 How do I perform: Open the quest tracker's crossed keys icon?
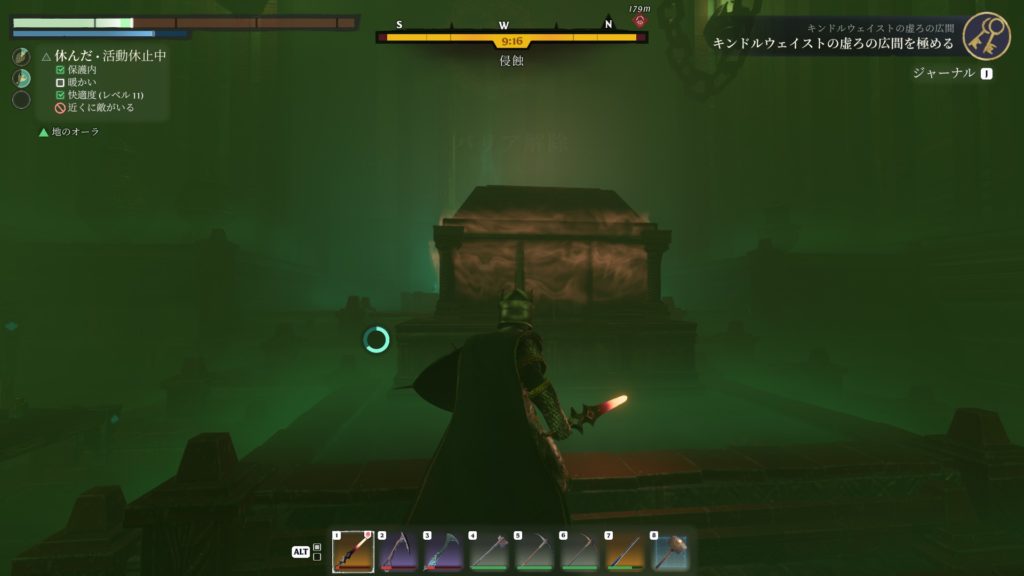986,36
